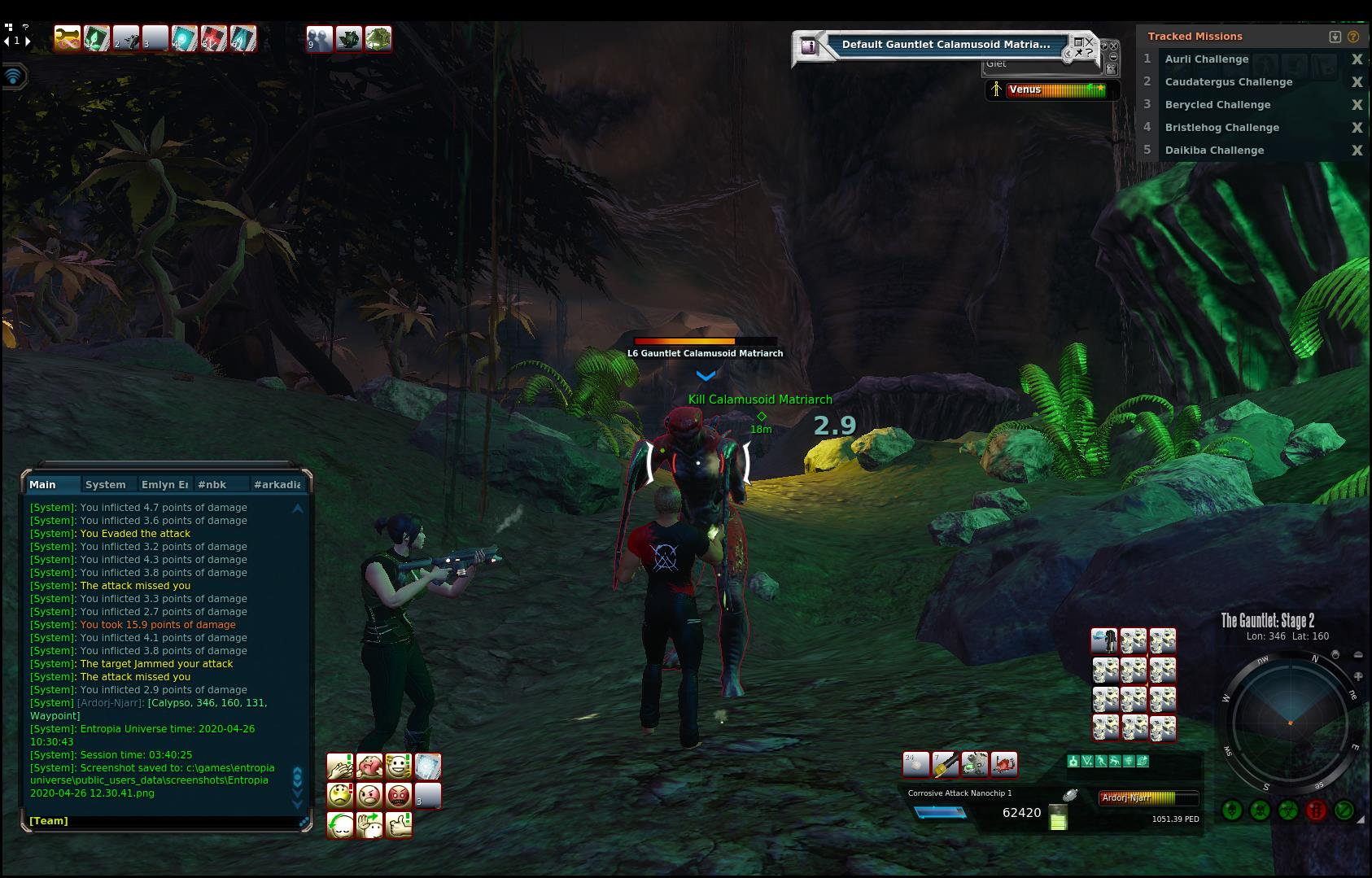
Task: Use the waving hand emote
Action: click(x=369, y=825)
